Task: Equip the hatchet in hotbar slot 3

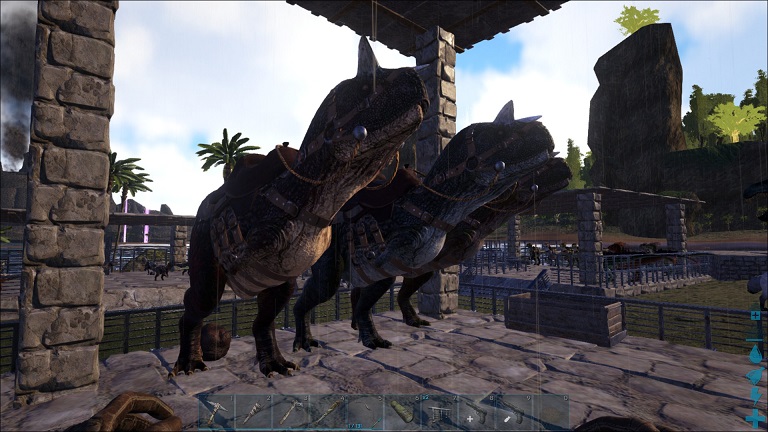Action: click(289, 412)
